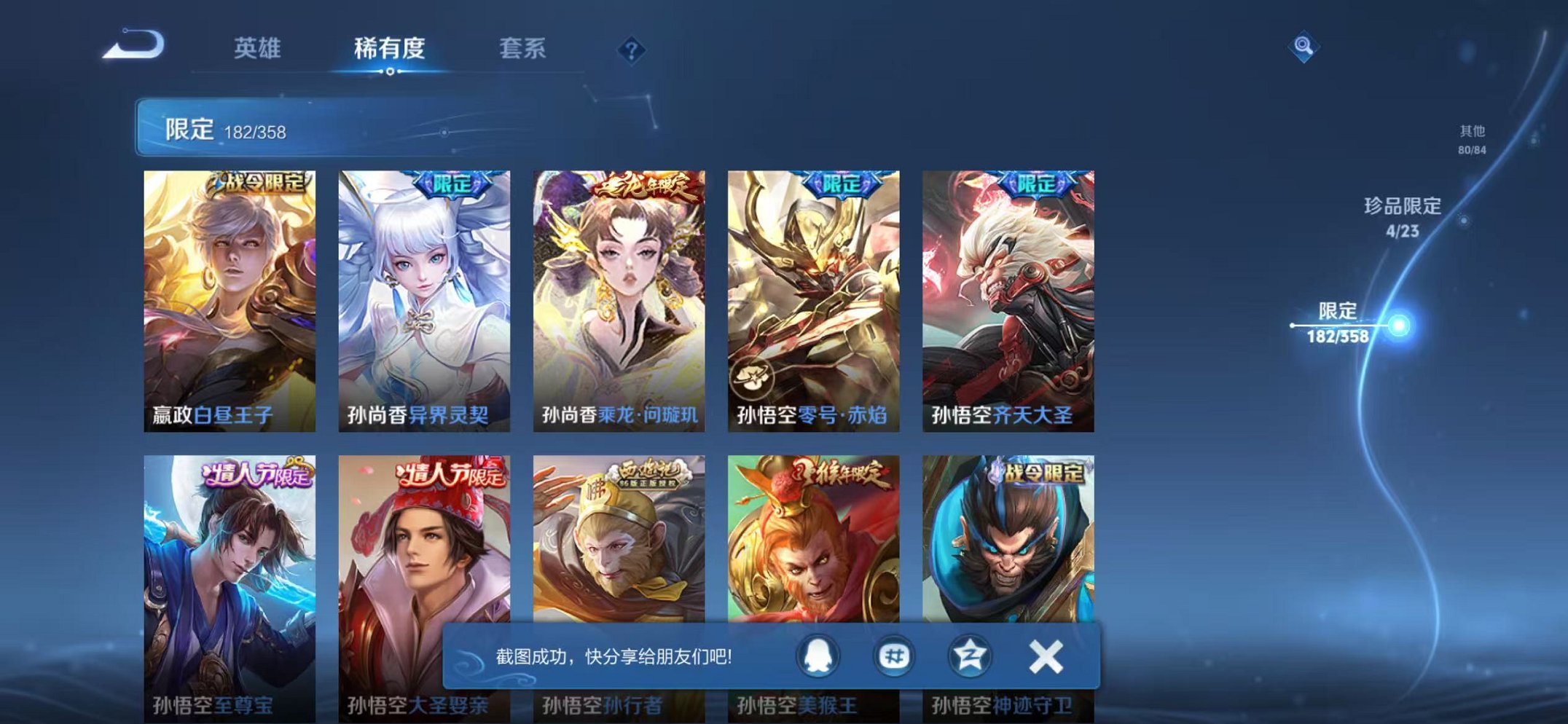Open help via the question mark icon
Image resolution: width=1568 pixels, height=724 pixels.
633,49
